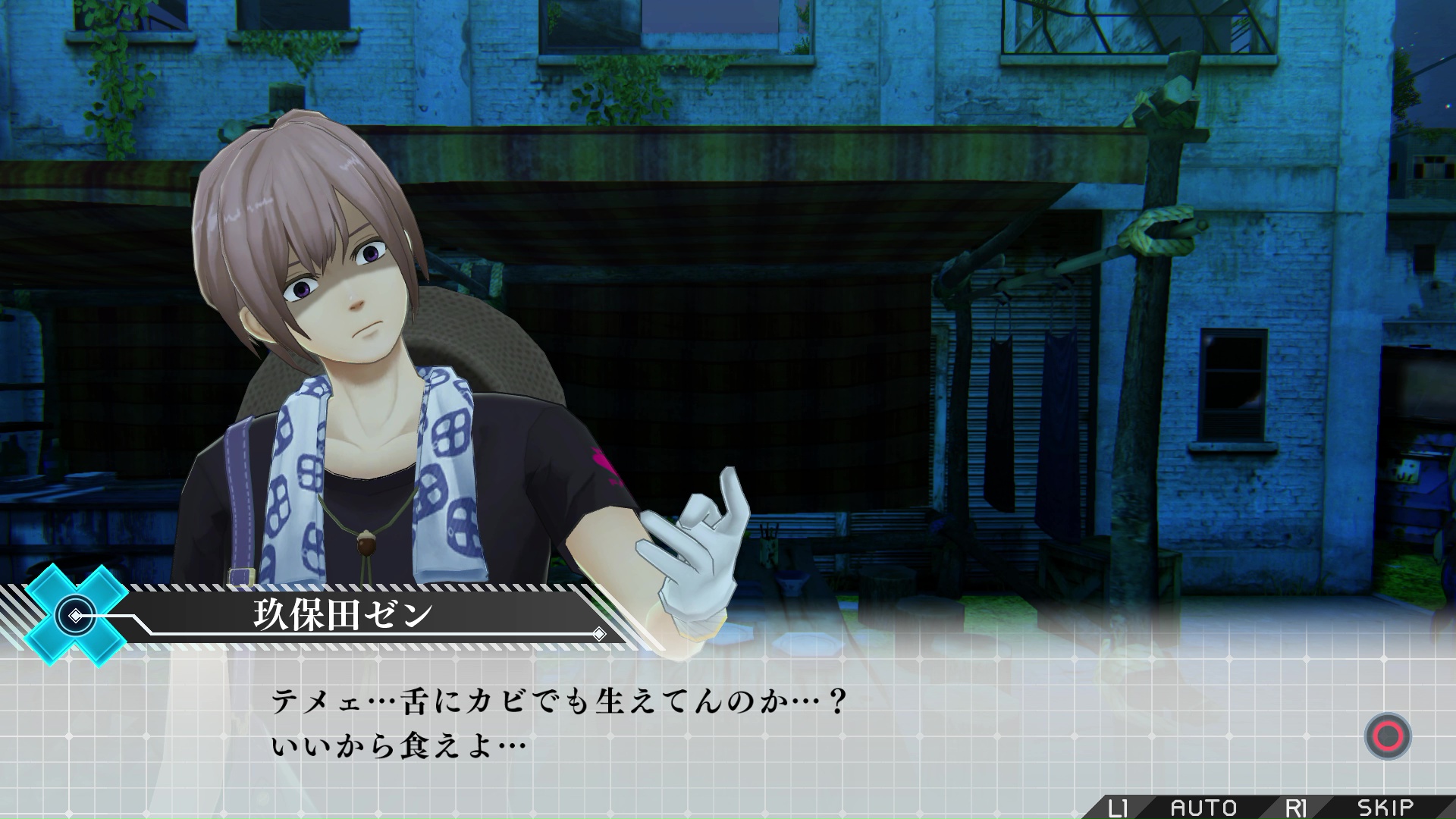Enable AUTO dialogue advance

point(1203,808)
